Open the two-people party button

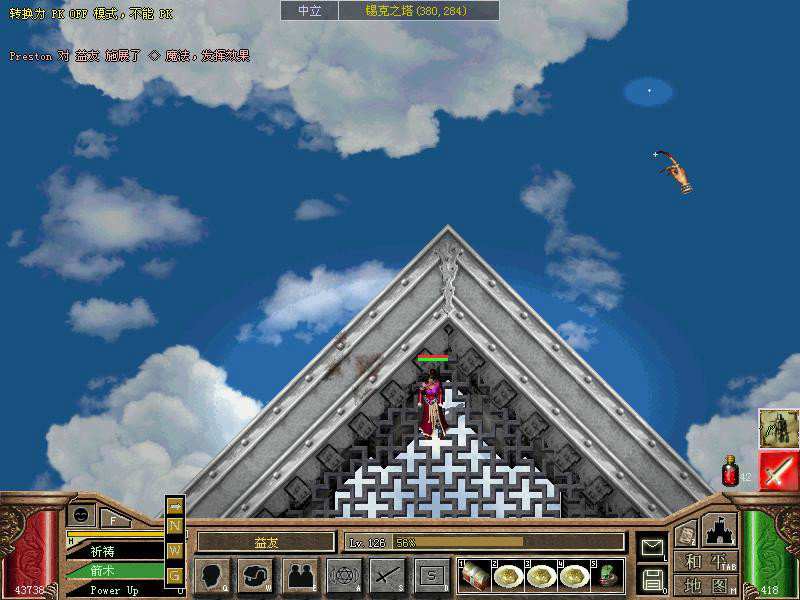(x=299, y=575)
